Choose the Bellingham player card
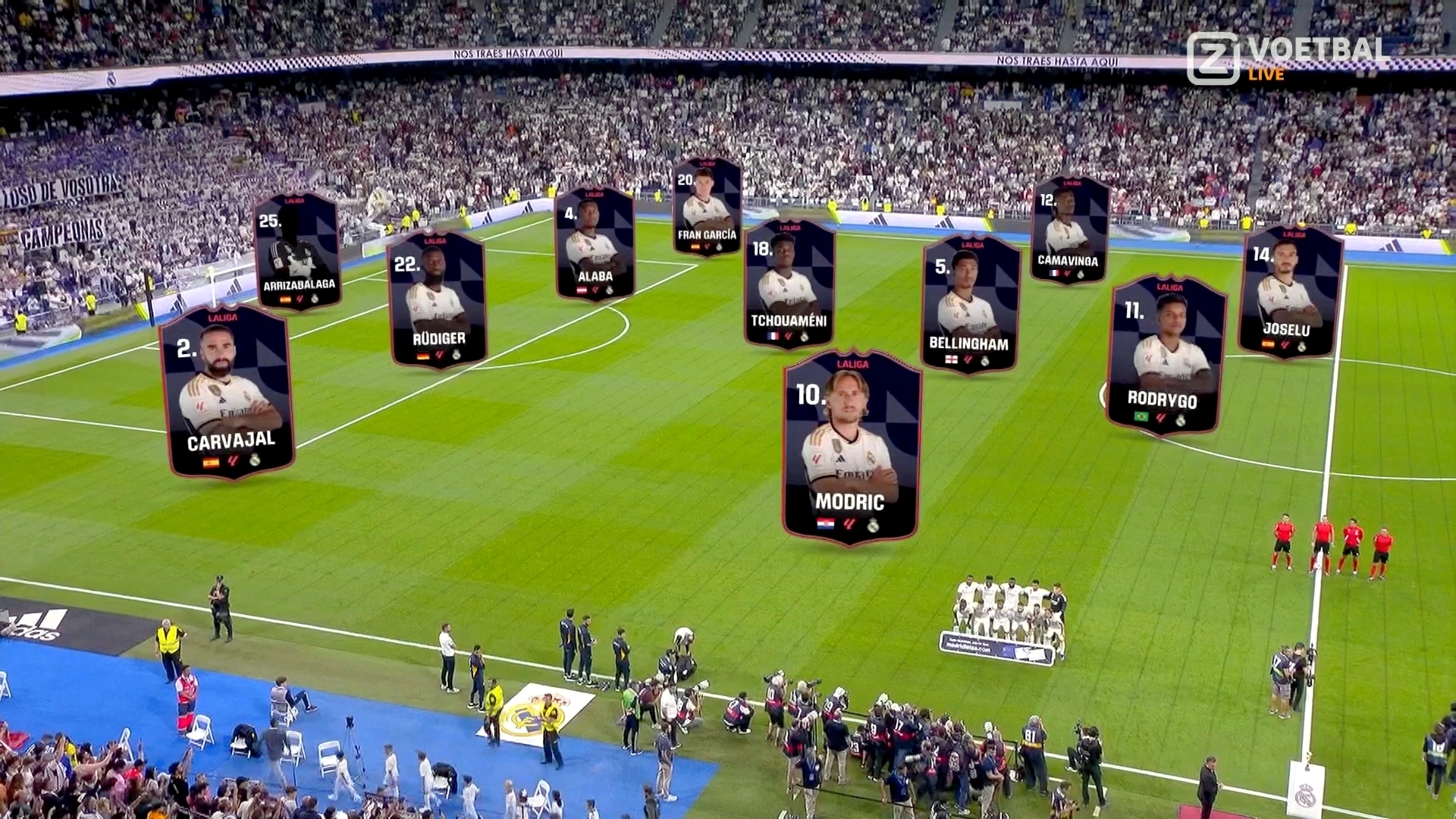The image size is (1456, 819). (x=970, y=304)
